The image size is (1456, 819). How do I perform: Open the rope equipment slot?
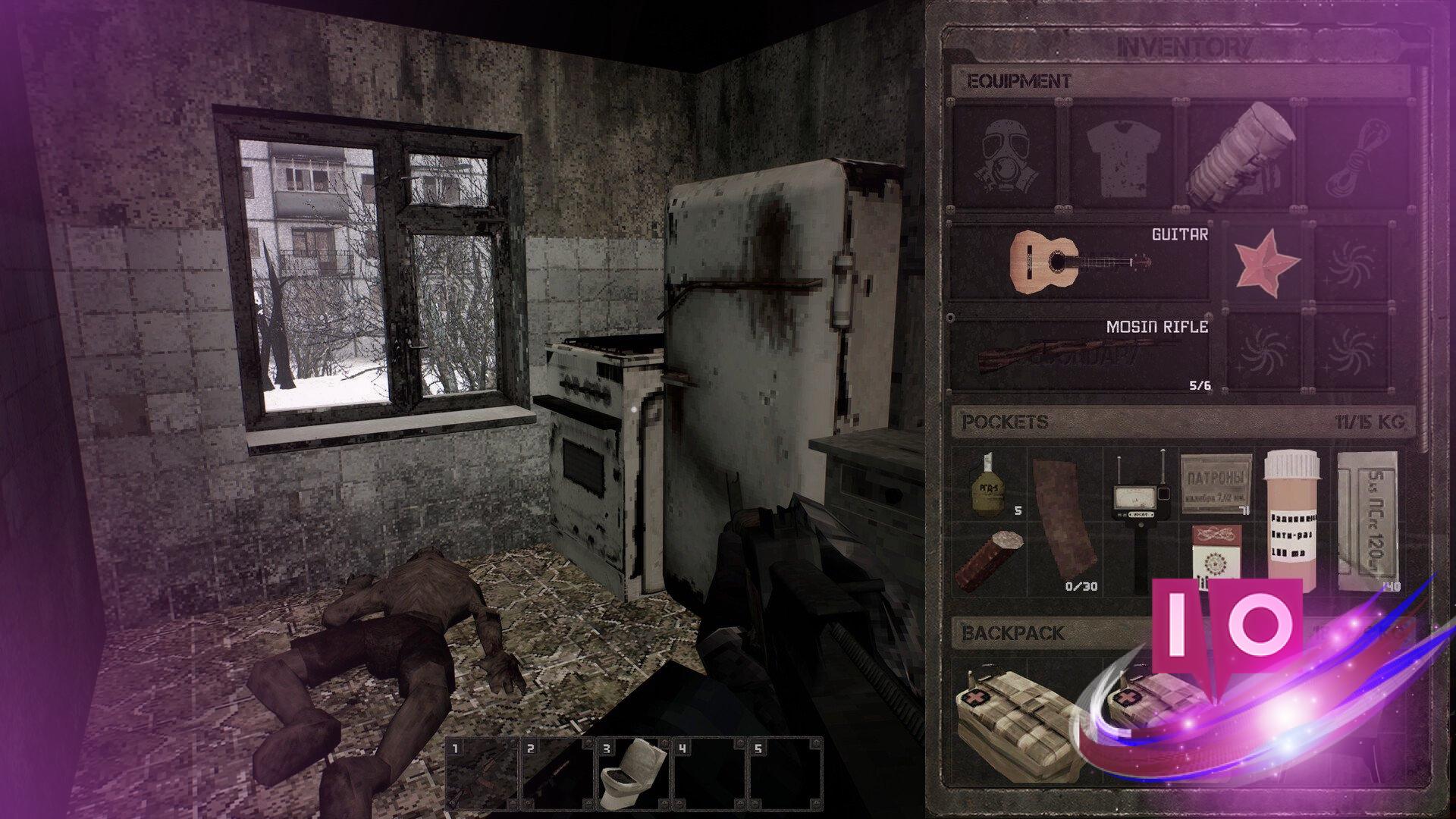pos(1357,157)
